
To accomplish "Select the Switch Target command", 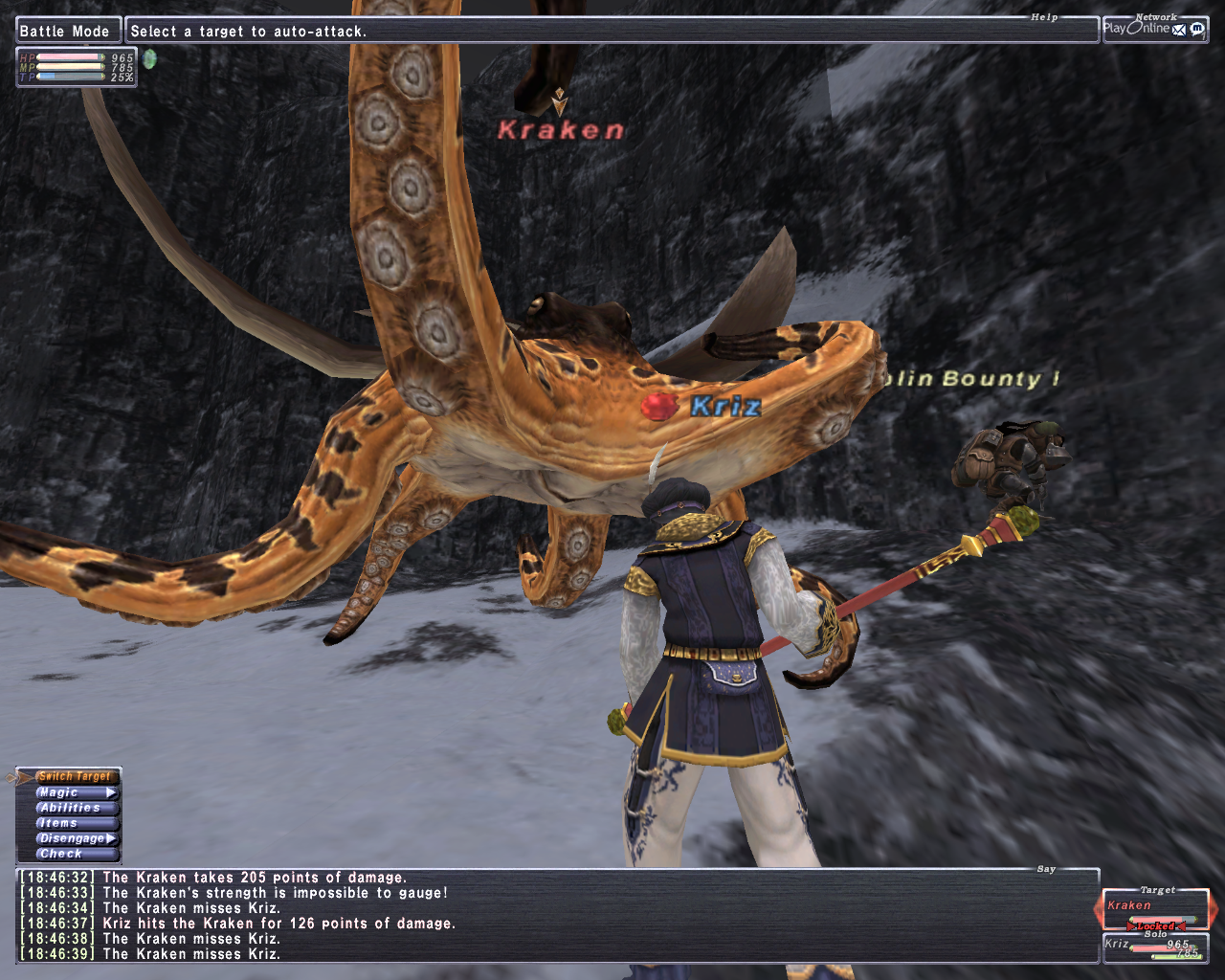I will [75, 776].
